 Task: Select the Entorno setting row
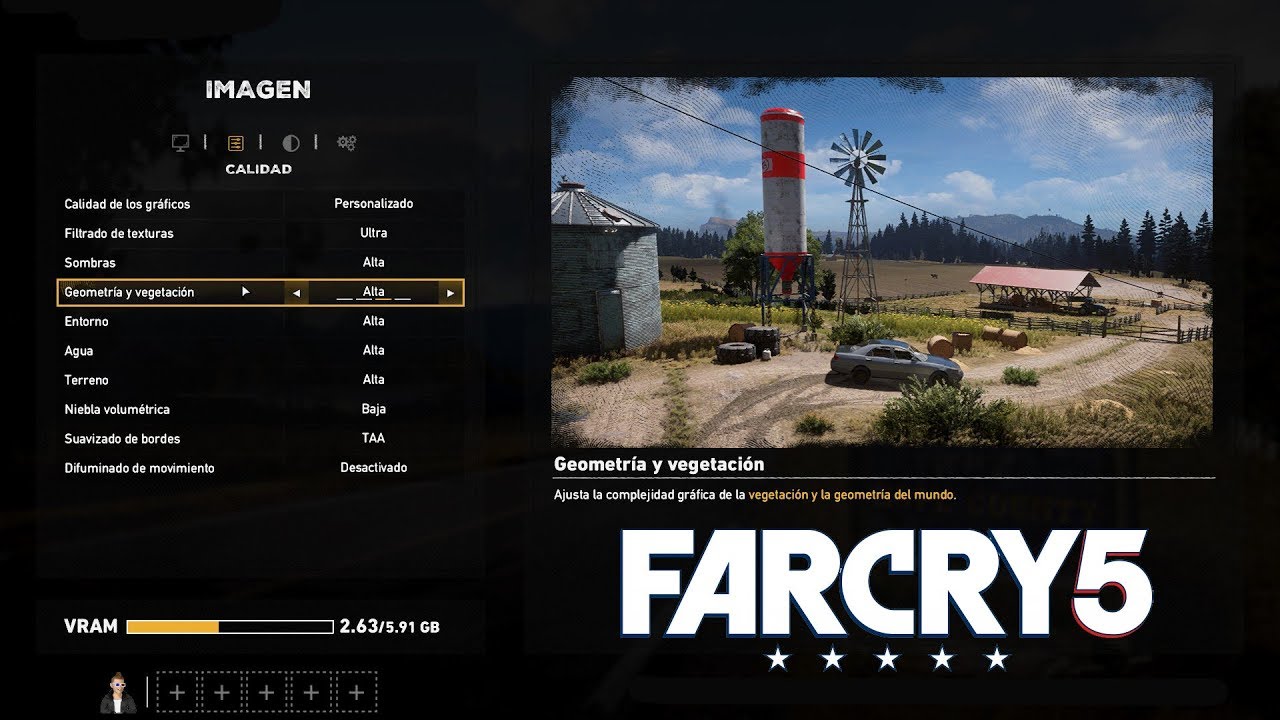click(x=260, y=321)
